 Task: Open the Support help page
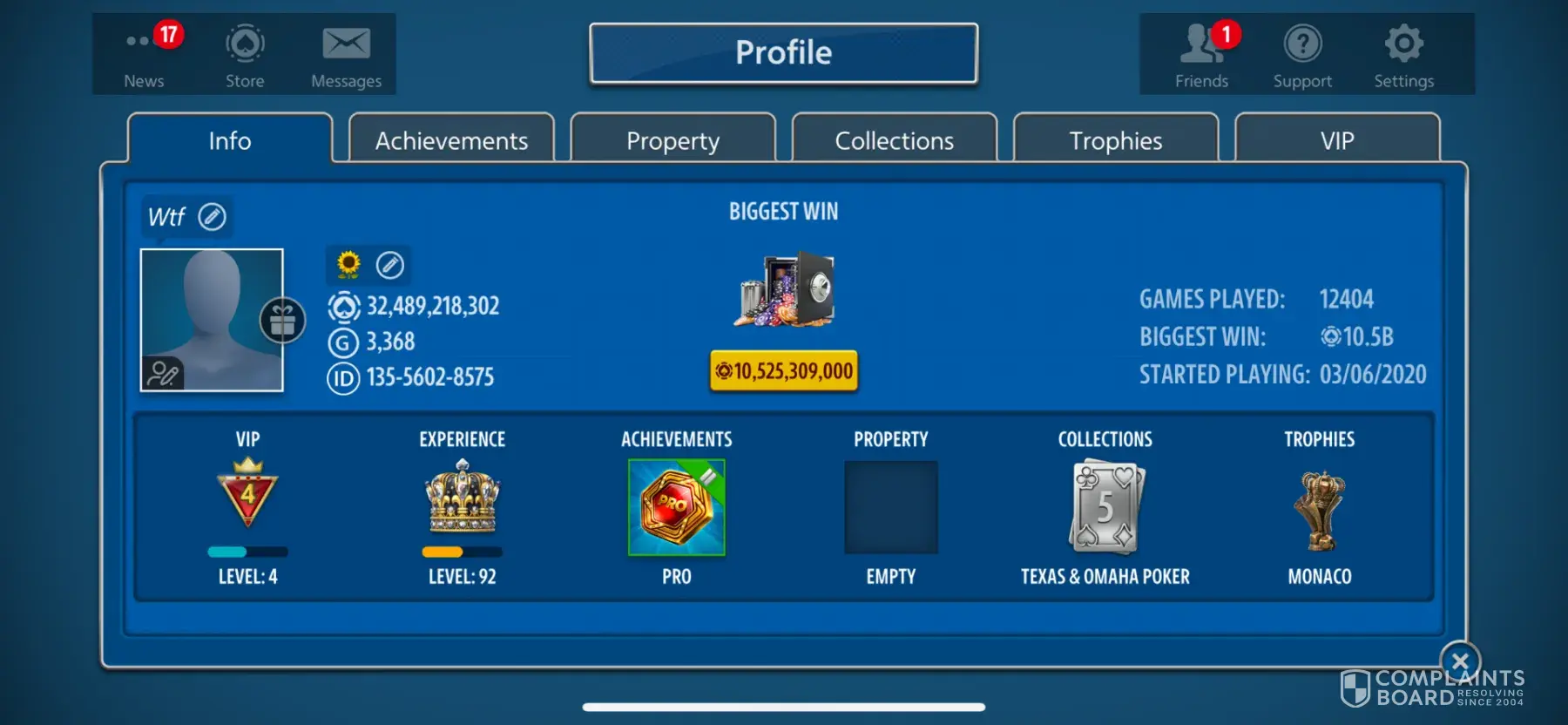point(1302,55)
